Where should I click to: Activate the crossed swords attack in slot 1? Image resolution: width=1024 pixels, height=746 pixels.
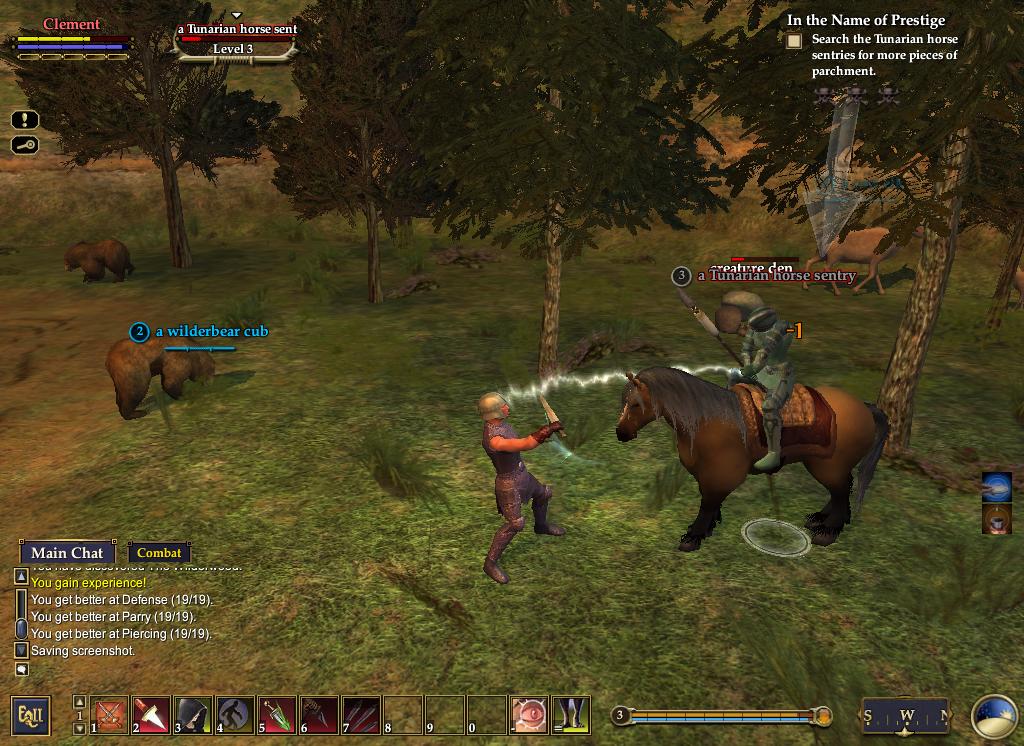[x=111, y=715]
